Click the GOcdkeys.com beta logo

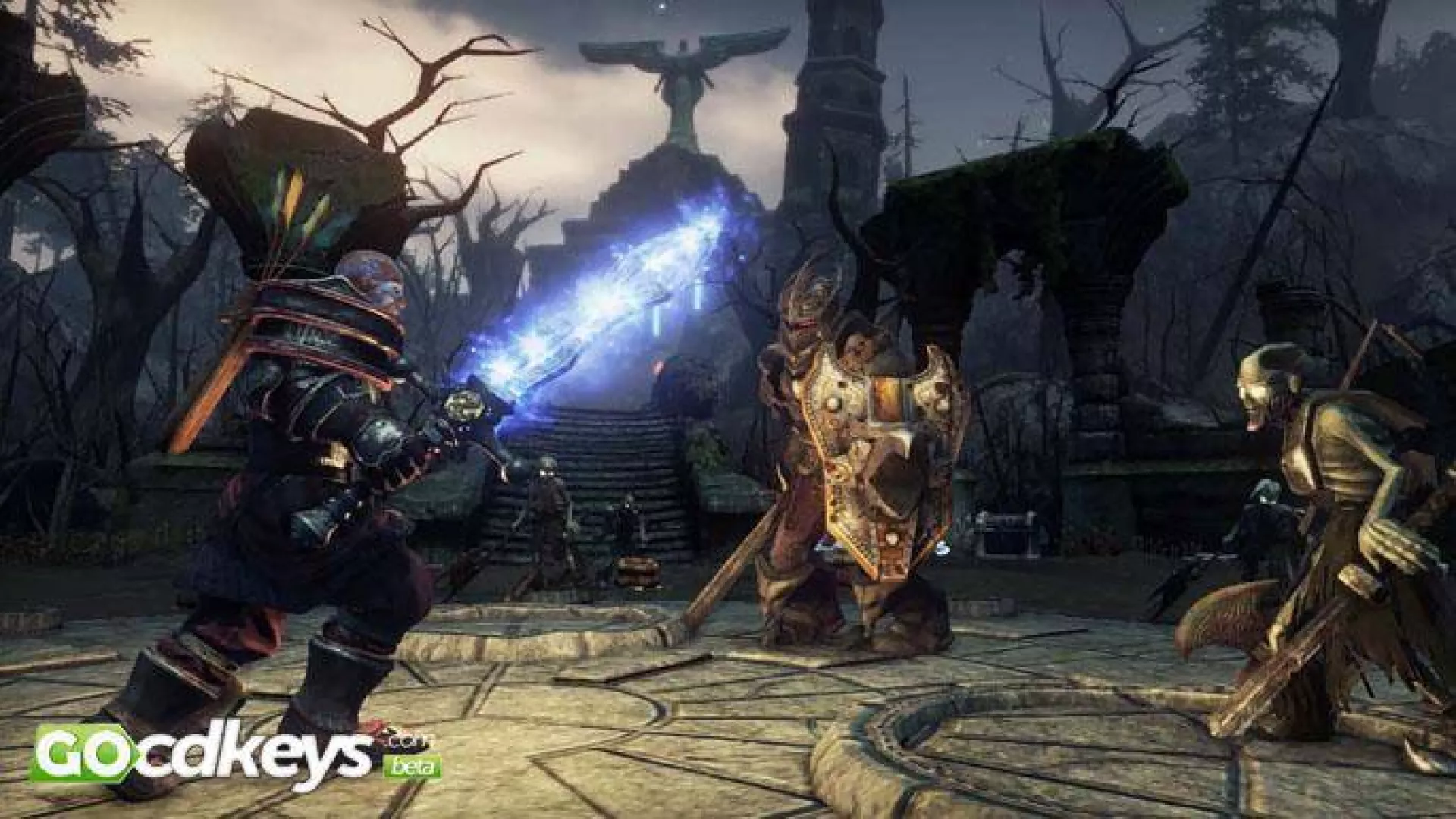tap(234, 755)
